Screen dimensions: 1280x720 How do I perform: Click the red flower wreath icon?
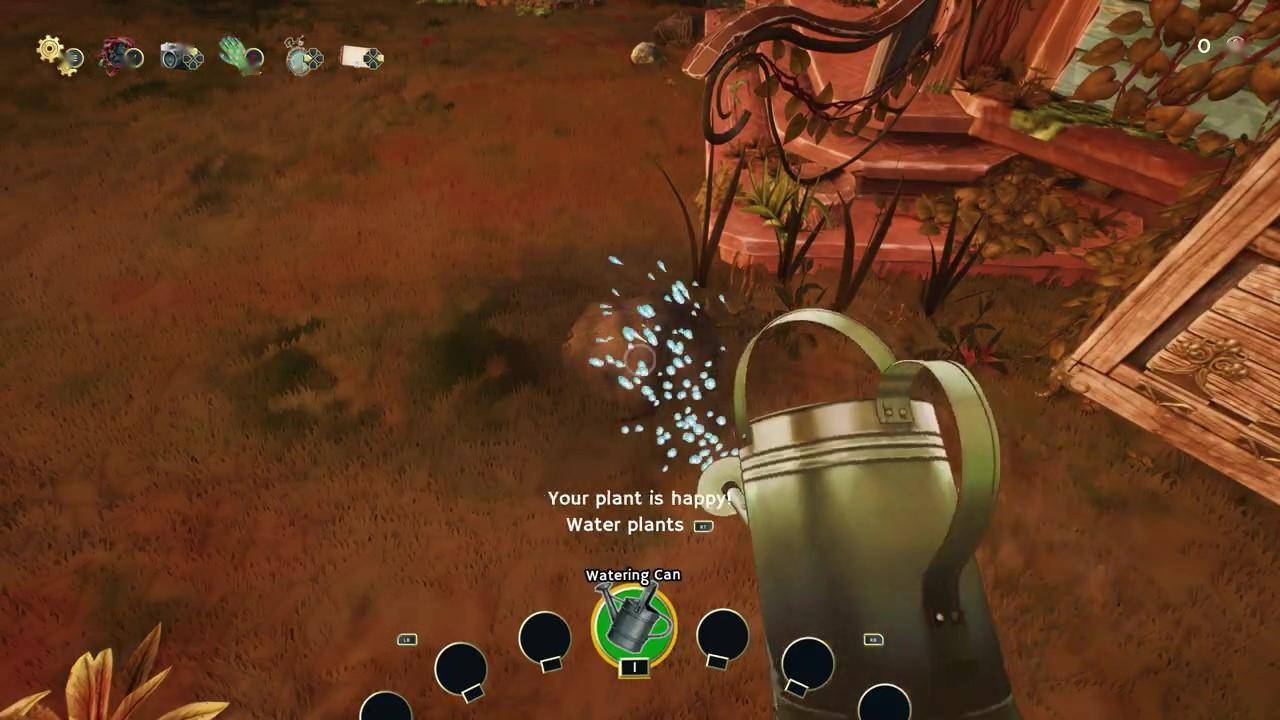pyautogui.click(x=116, y=55)
